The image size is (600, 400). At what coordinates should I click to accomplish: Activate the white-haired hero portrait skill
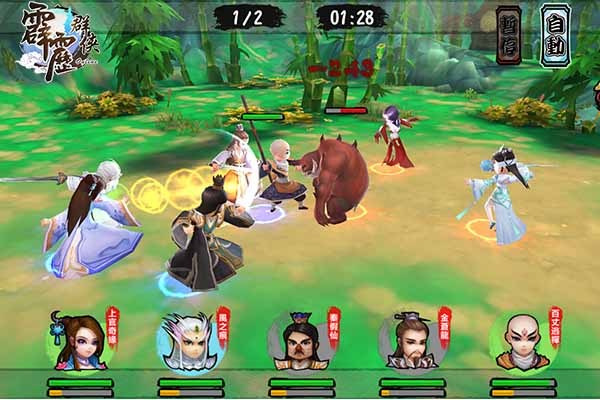pyautogui.click(x=188, y=342)
